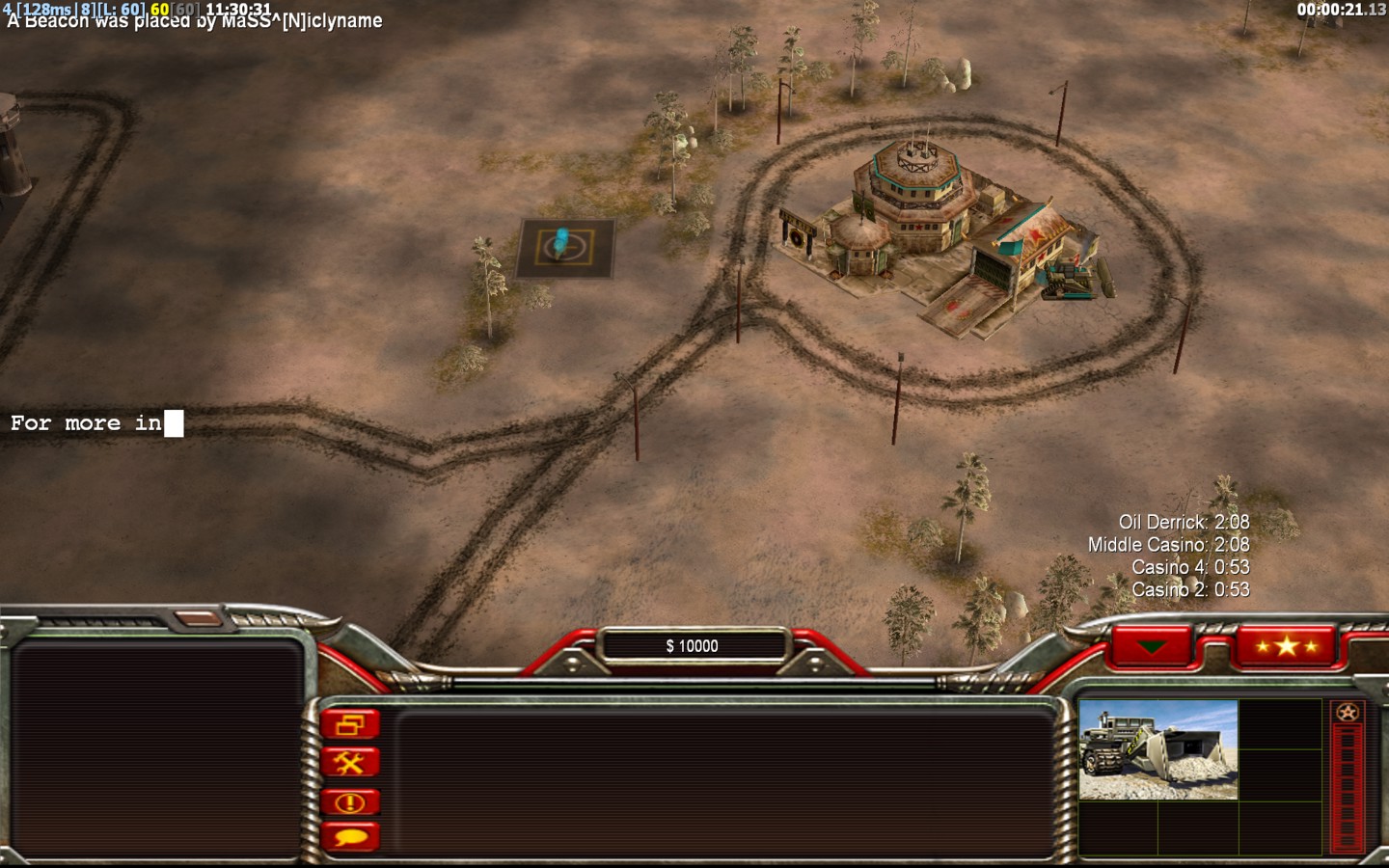
Task: Activate the place beacon exclamation button
Action: [350, 801]
